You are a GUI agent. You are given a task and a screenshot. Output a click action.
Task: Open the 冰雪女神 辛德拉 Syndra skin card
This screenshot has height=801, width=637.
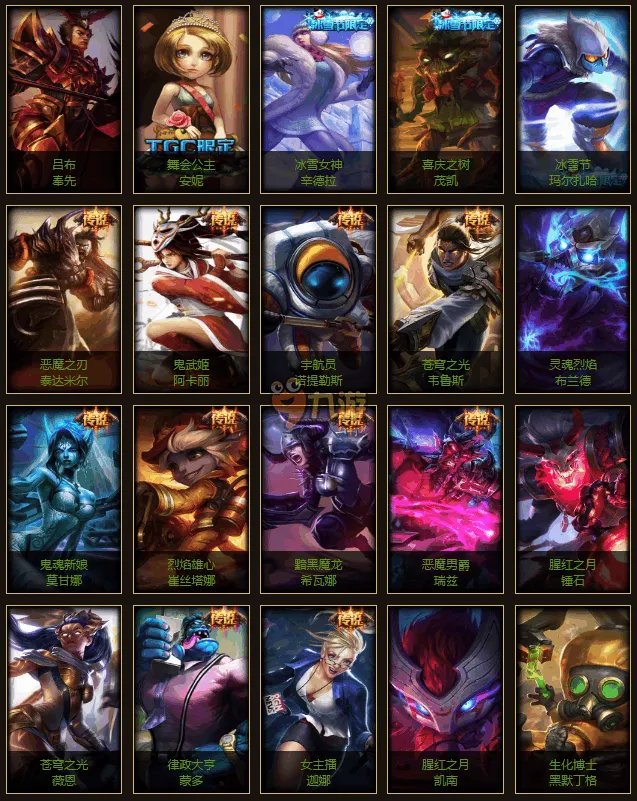[x=319, y=98]
